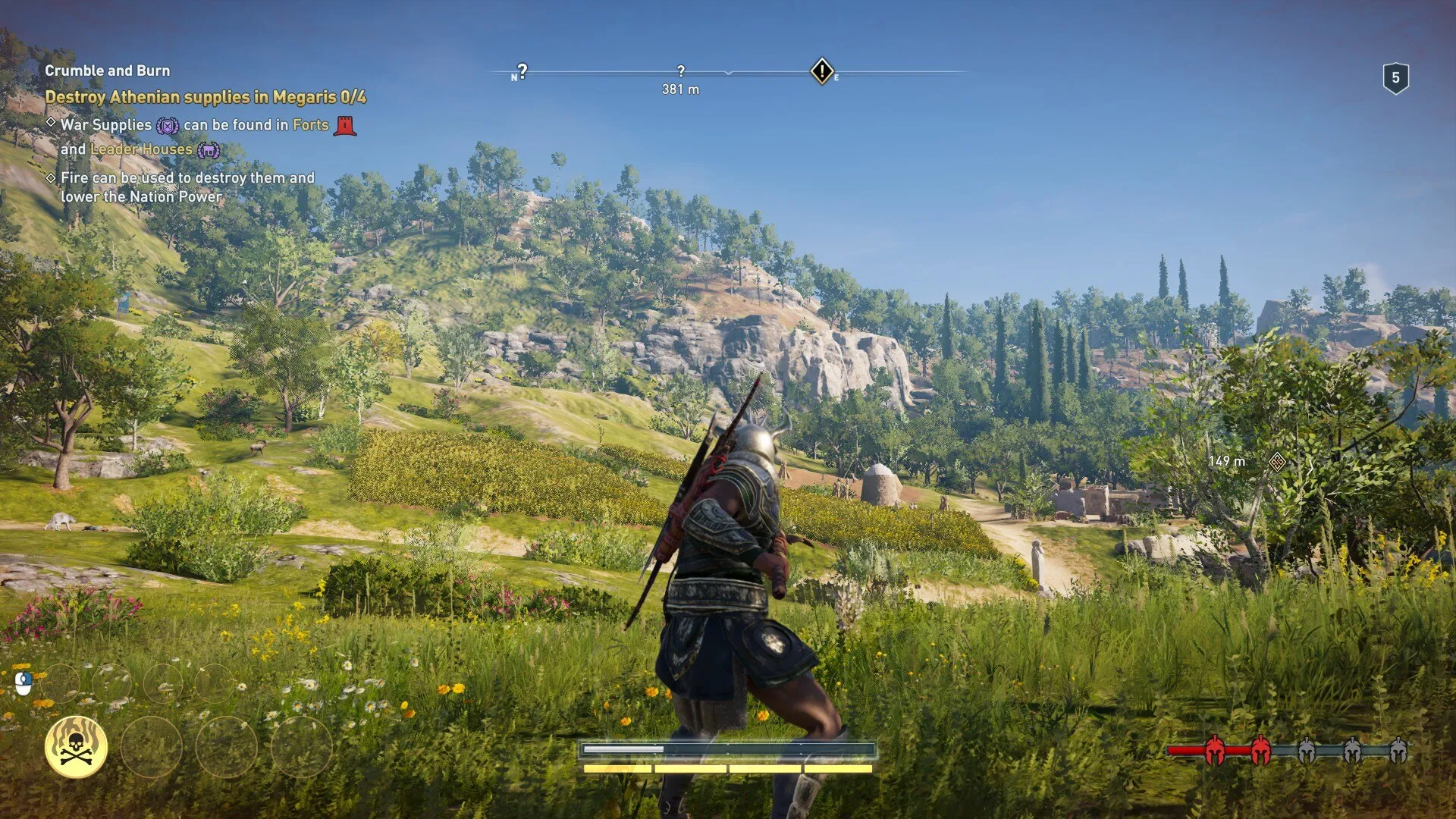Activate the skull and crossbones ability
Viewport: 1456px width, 819px height.
[76, 748]
